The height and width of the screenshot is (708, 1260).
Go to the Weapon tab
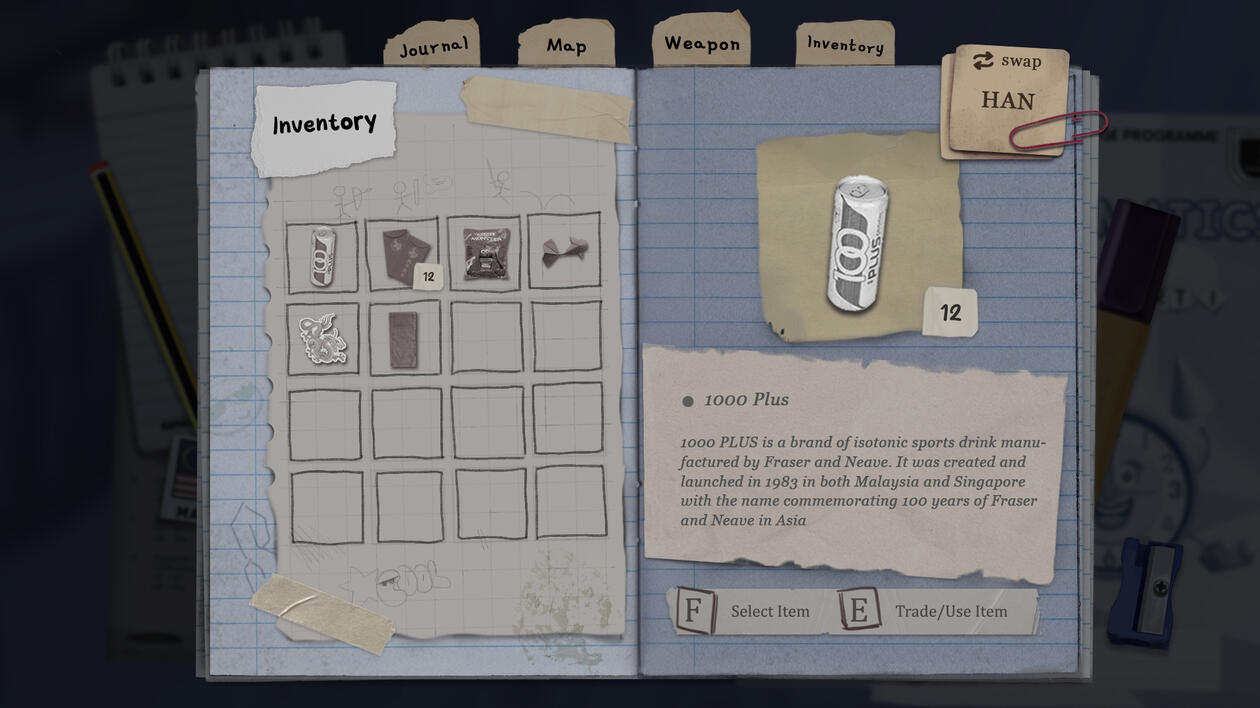click(x=701, y=43)
